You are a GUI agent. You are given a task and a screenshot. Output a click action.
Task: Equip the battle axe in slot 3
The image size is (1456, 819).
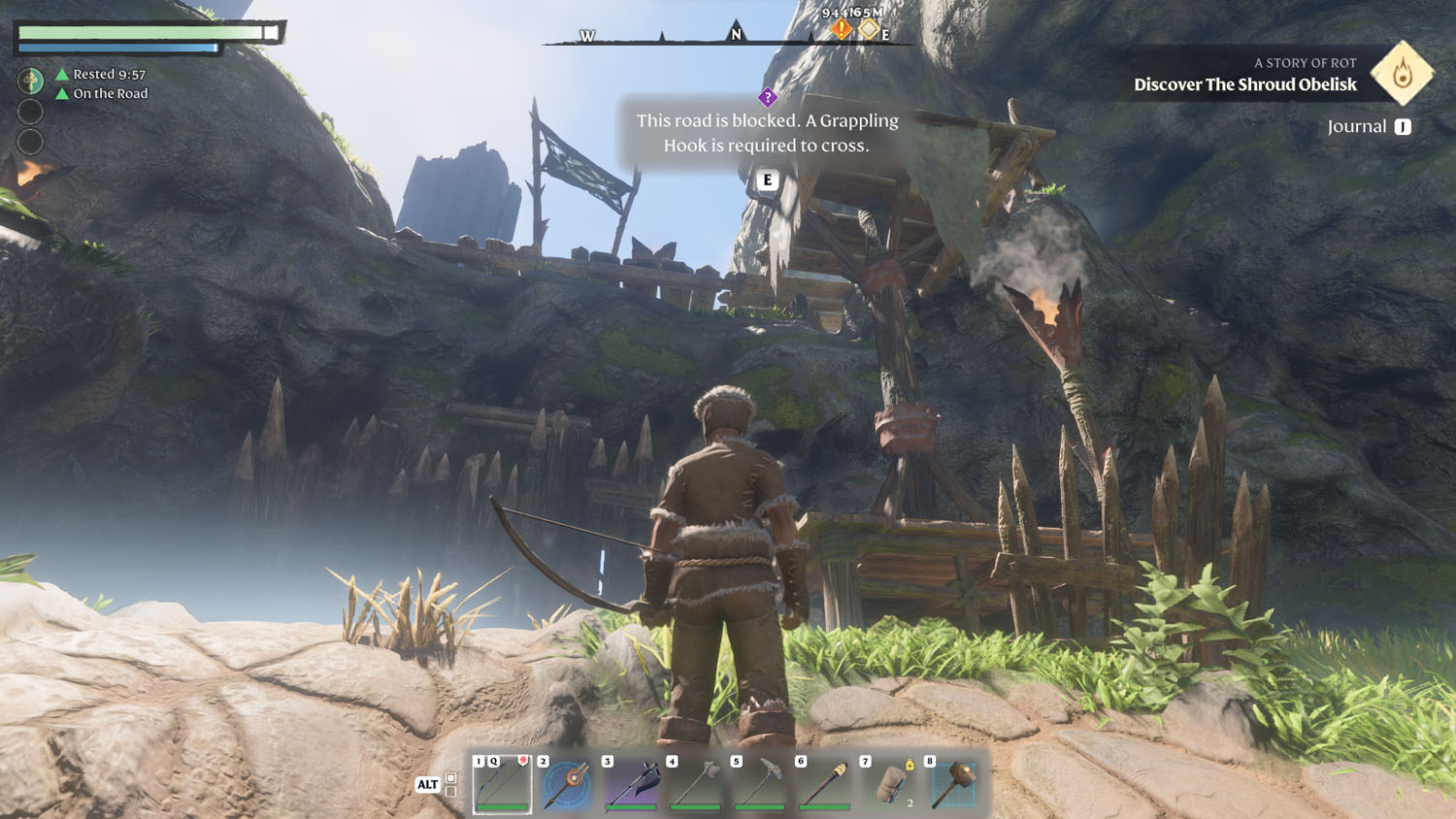632,783
